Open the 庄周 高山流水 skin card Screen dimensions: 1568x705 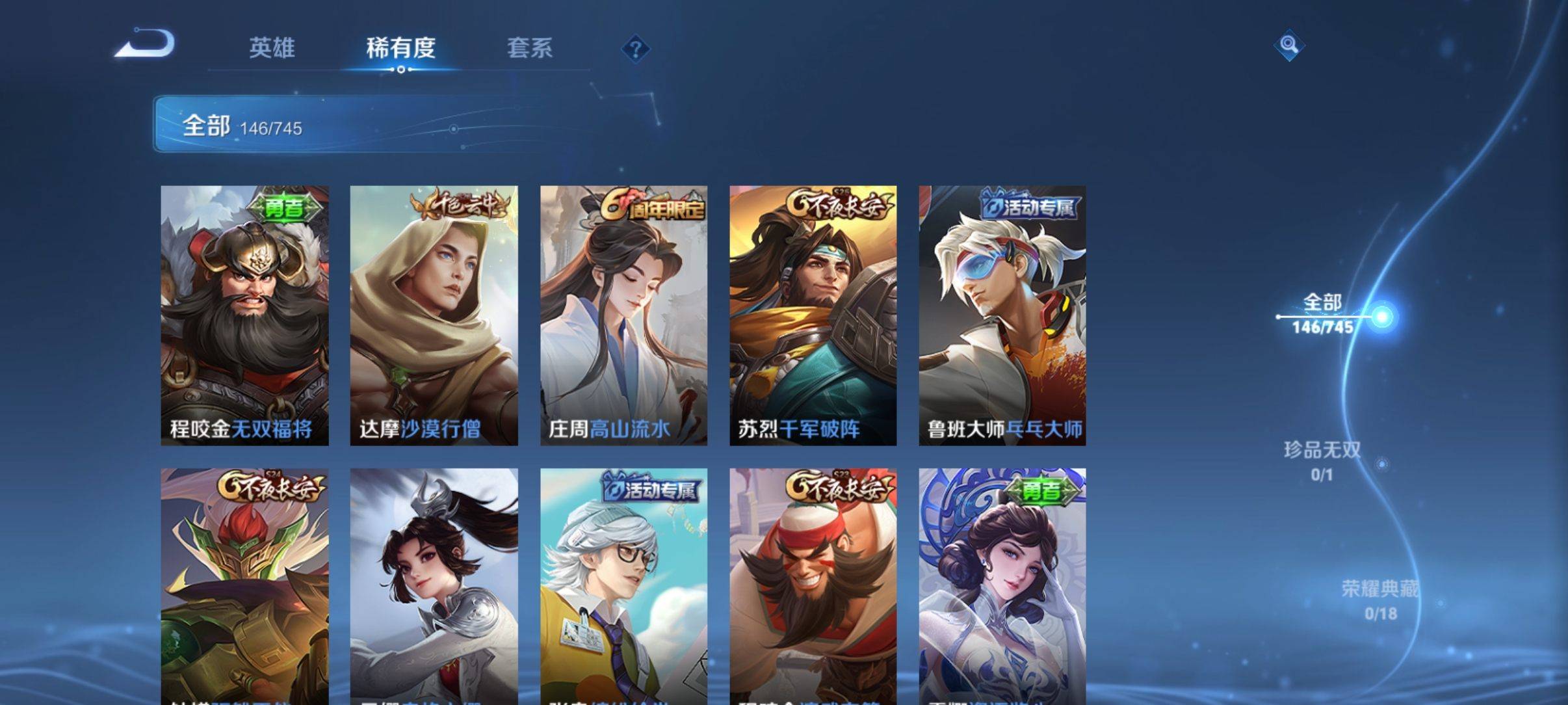[623, 315]
